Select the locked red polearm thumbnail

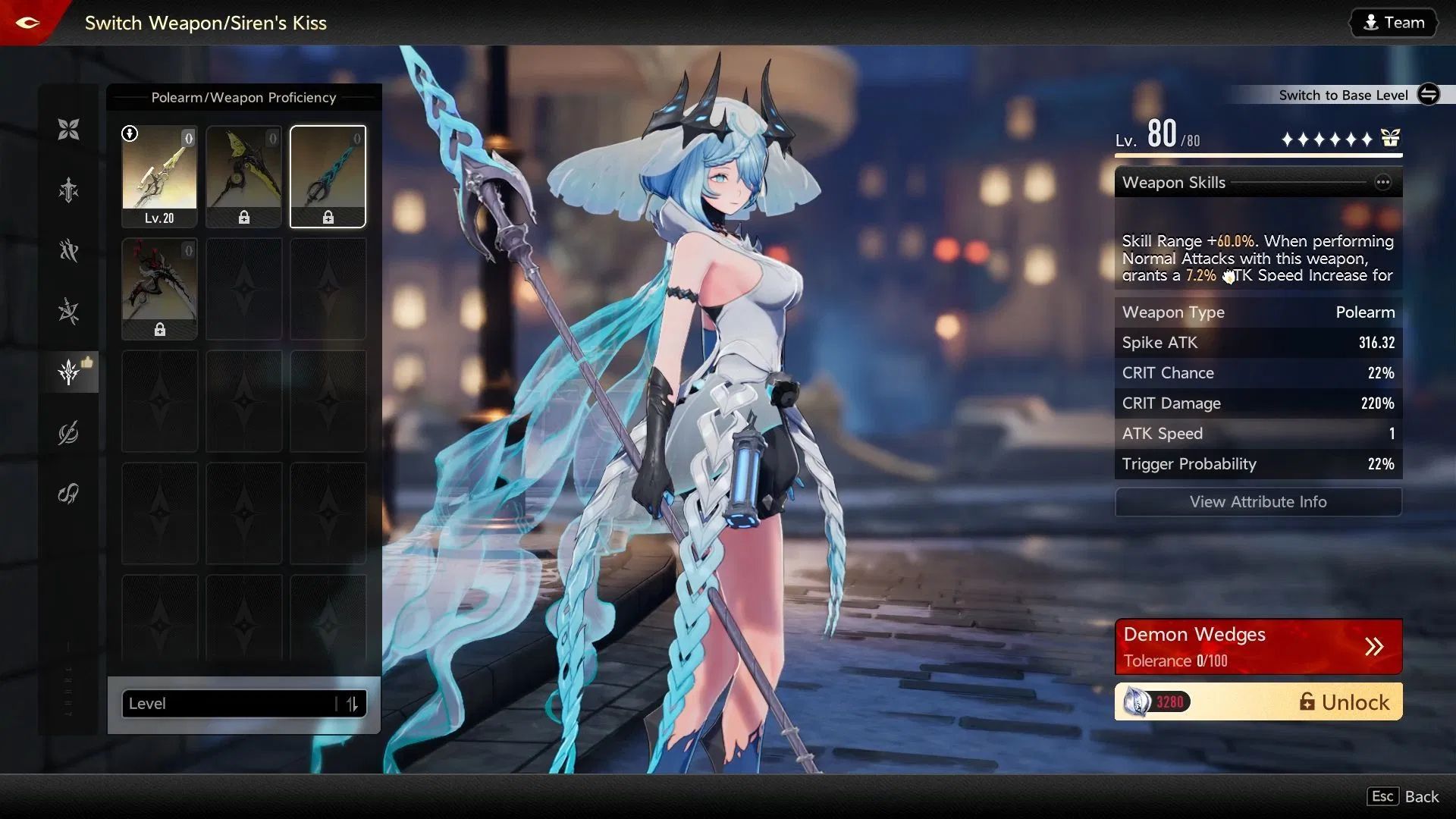[x=159, y=289]
